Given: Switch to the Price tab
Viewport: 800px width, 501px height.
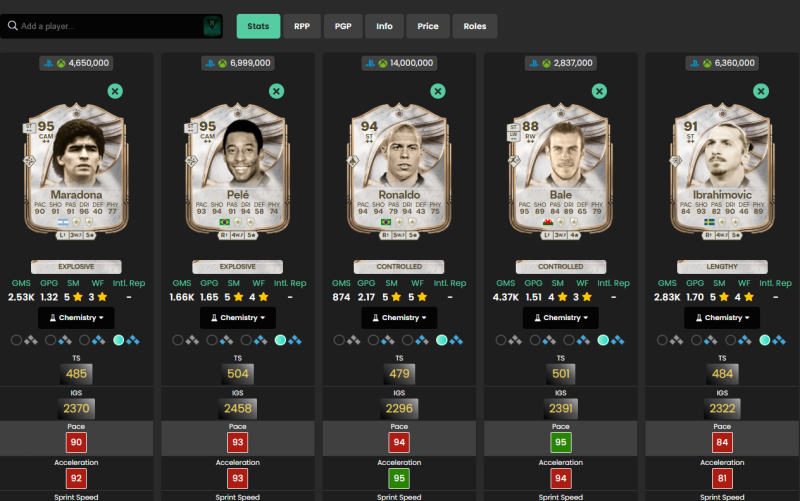Looking at the screenshot, I should click(428, 26).
